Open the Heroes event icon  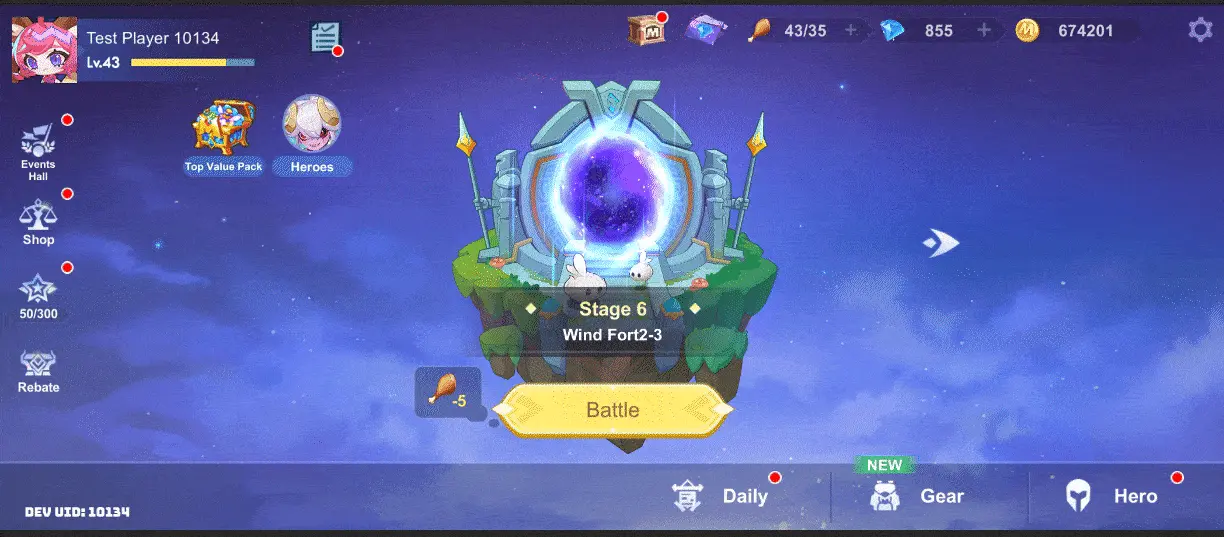[x=312, y=134]
